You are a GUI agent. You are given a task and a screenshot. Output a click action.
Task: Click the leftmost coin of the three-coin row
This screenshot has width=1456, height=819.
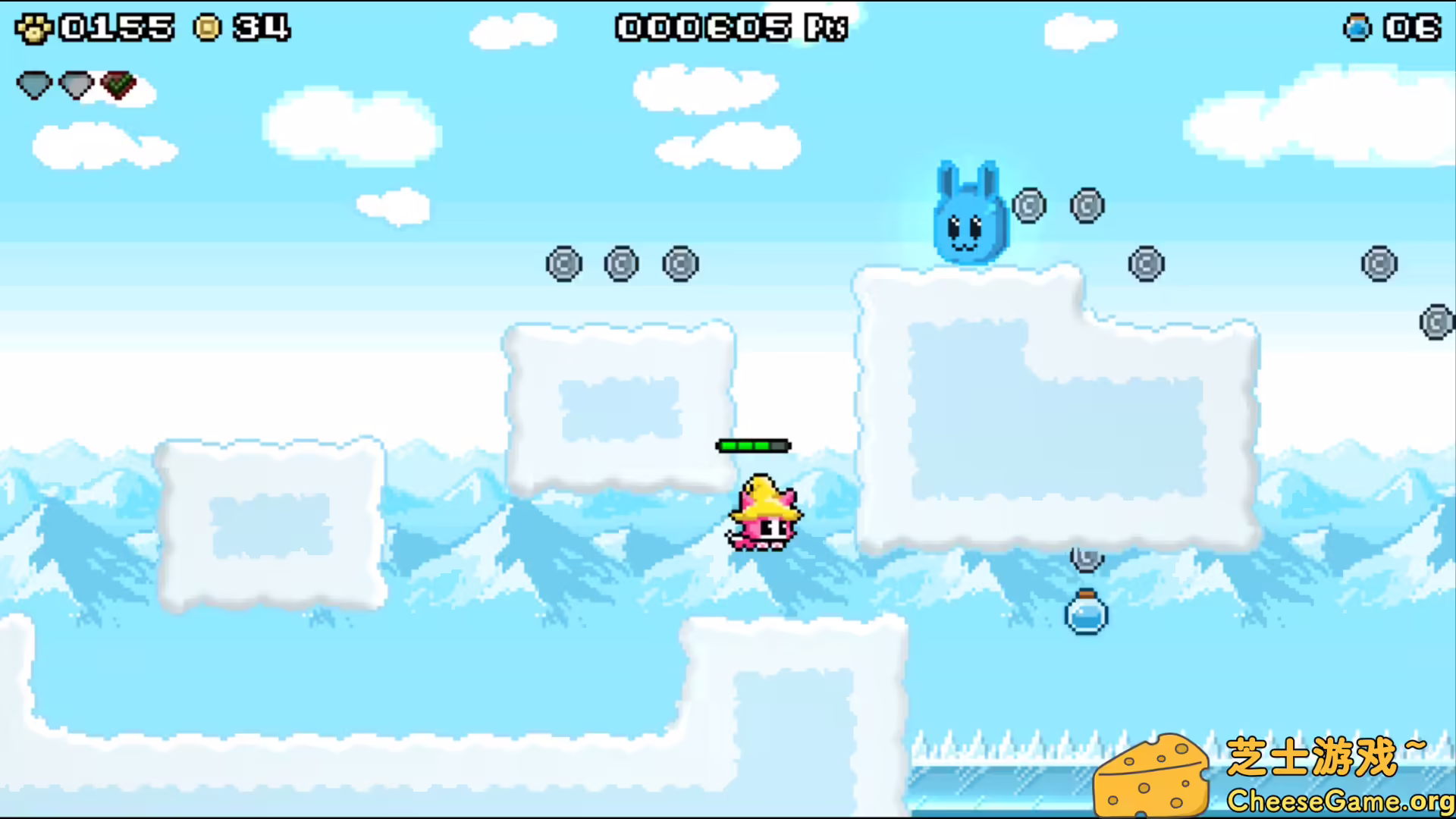563,265
